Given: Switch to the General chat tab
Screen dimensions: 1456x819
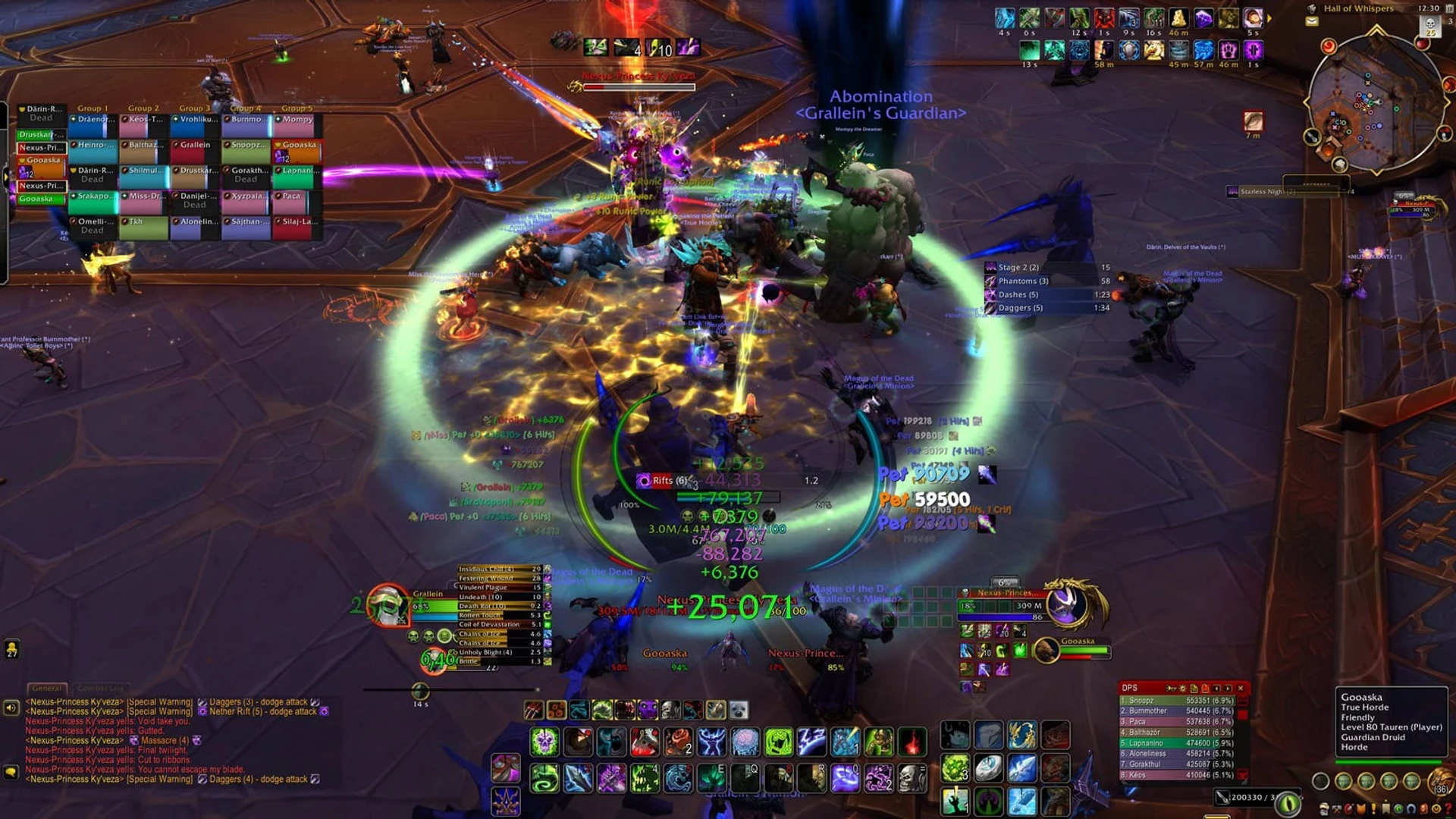Looking at the screenshot, I should point(49,689).
